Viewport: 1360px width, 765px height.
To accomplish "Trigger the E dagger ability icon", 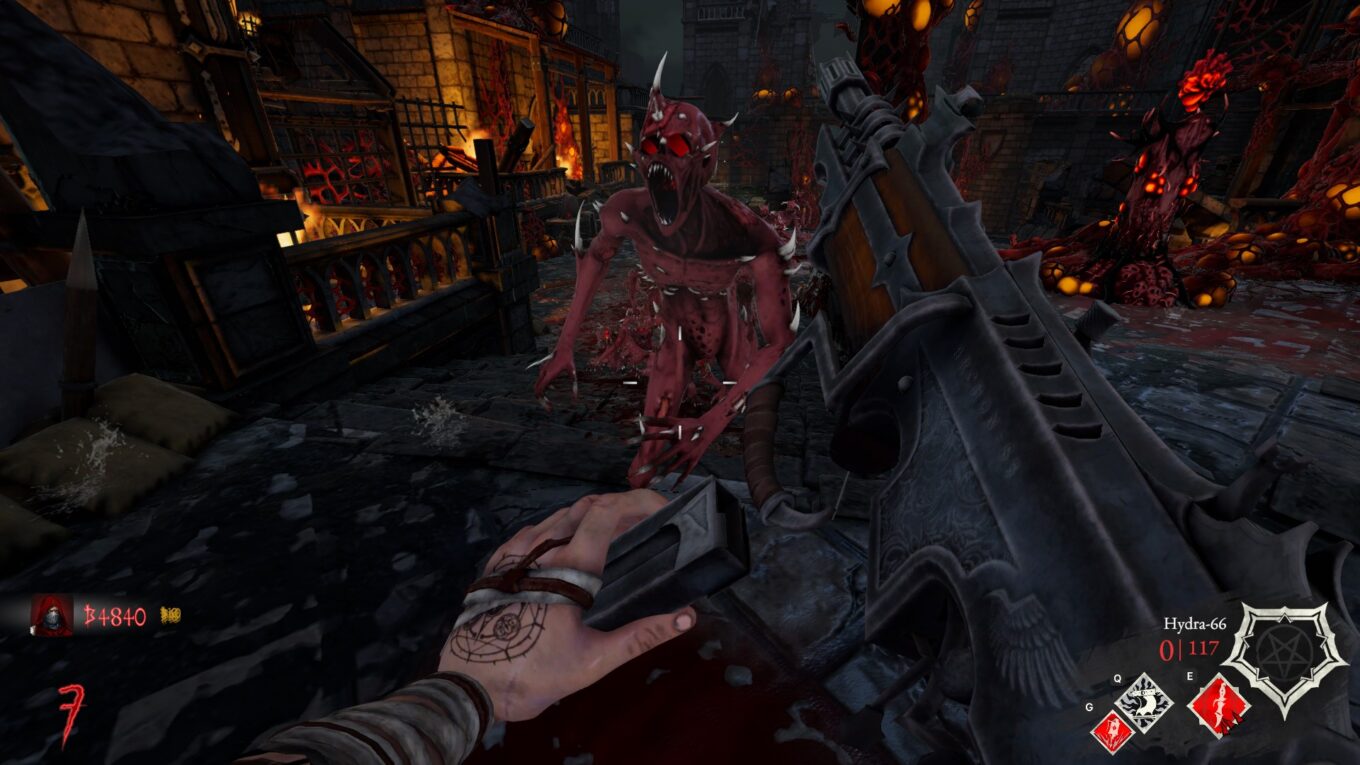I will [1220, 705].
